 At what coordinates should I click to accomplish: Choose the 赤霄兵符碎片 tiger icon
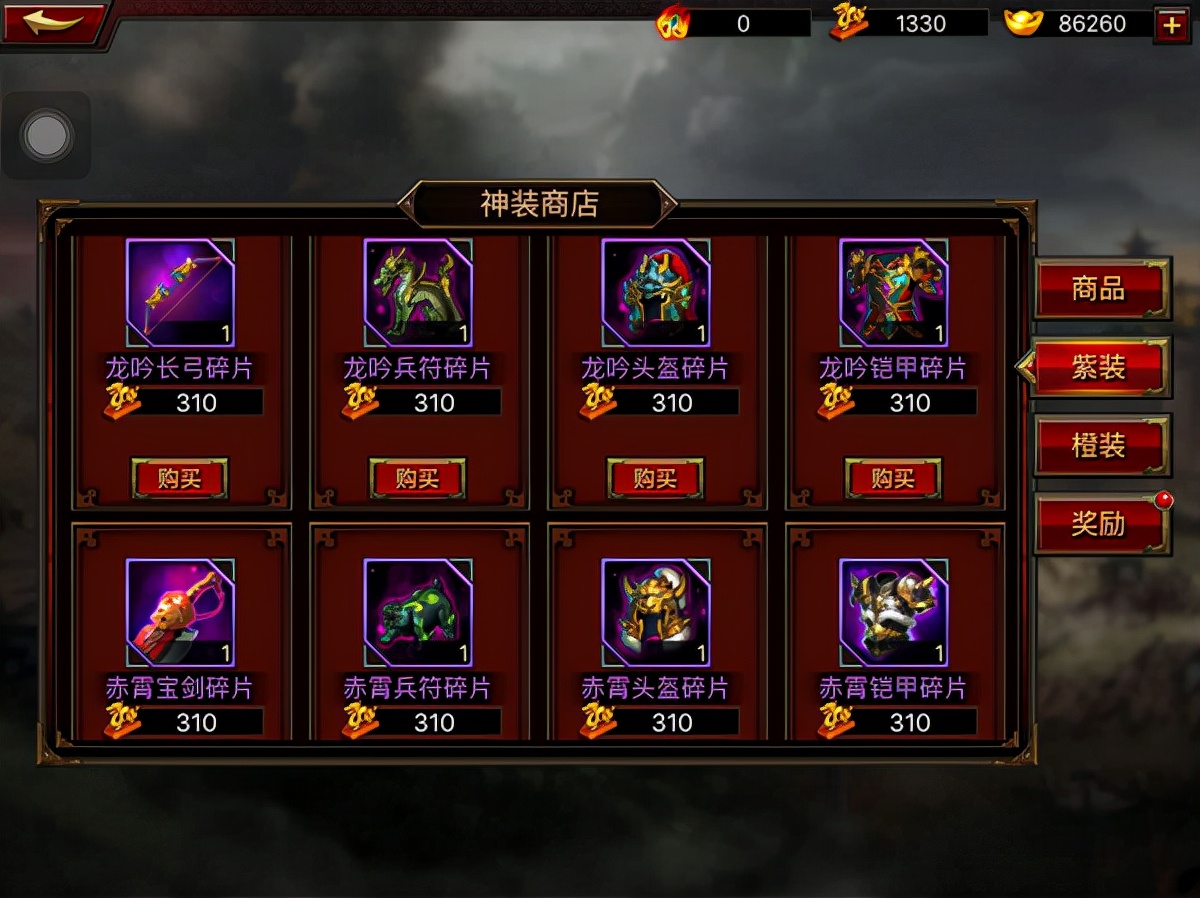[x=418, y=612]
